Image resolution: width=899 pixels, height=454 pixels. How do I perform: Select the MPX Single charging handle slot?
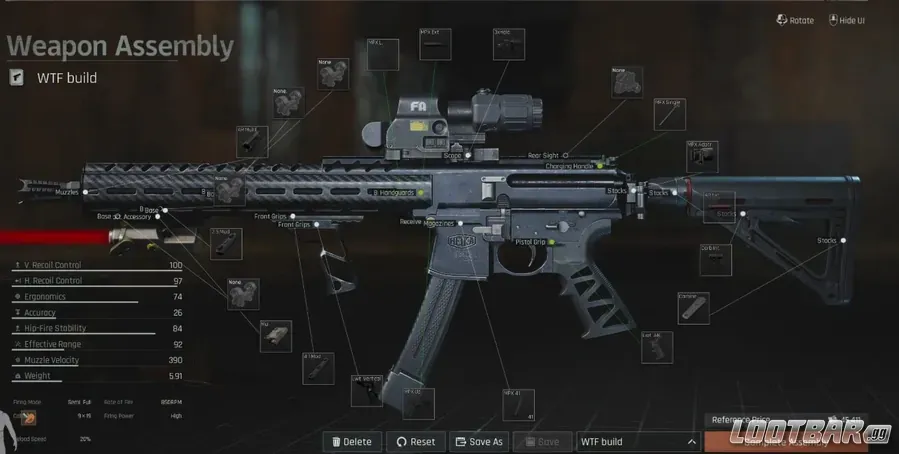(670, 114)
